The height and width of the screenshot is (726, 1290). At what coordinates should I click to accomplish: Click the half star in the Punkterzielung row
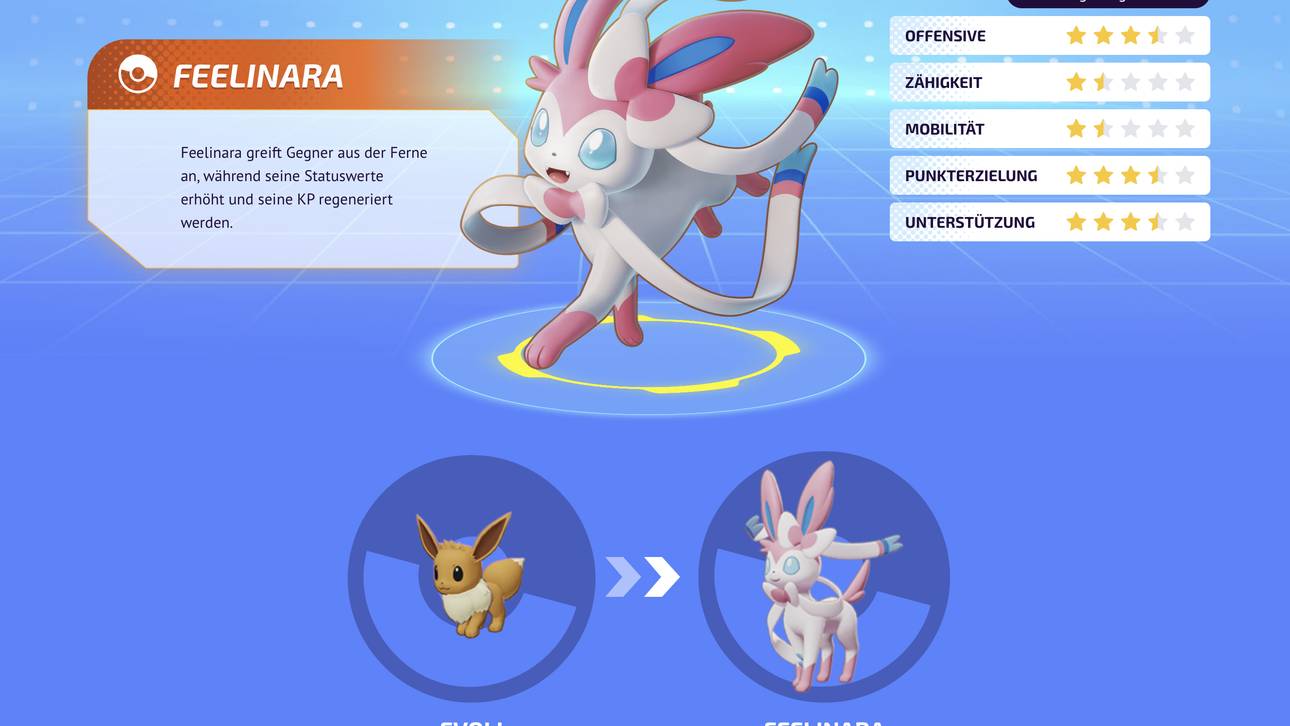tap(1157, 173)
